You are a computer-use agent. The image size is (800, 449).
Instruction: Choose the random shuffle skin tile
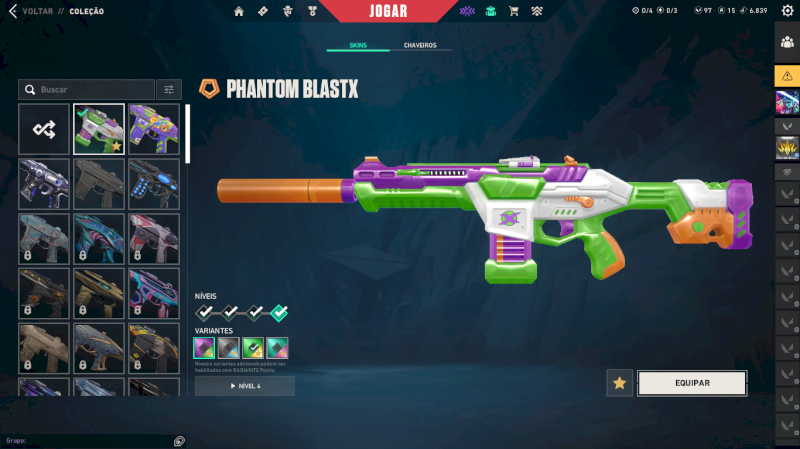click(44, 129)
